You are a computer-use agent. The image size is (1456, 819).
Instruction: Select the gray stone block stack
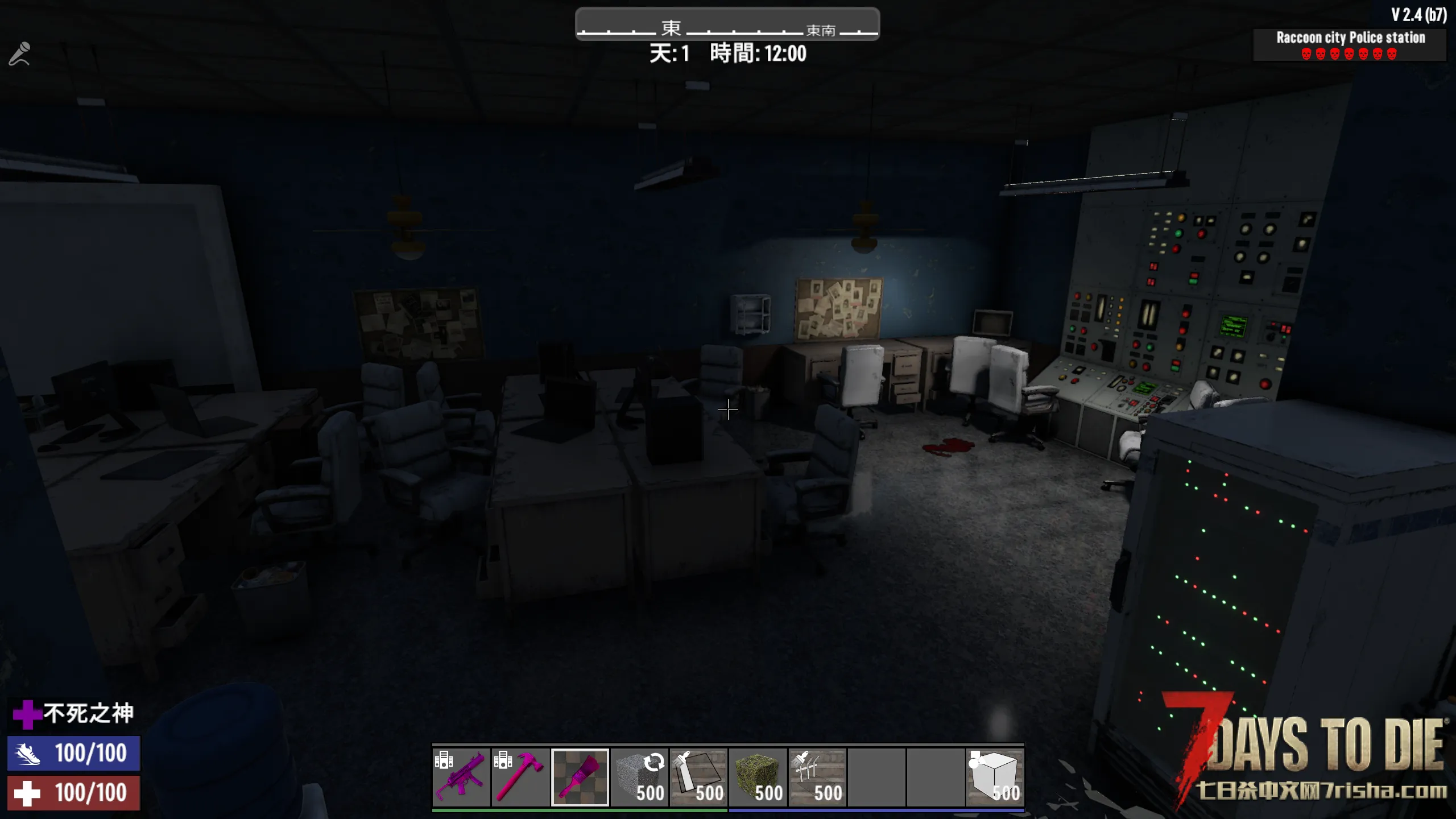pyautogui.click(x=639, y=777)
